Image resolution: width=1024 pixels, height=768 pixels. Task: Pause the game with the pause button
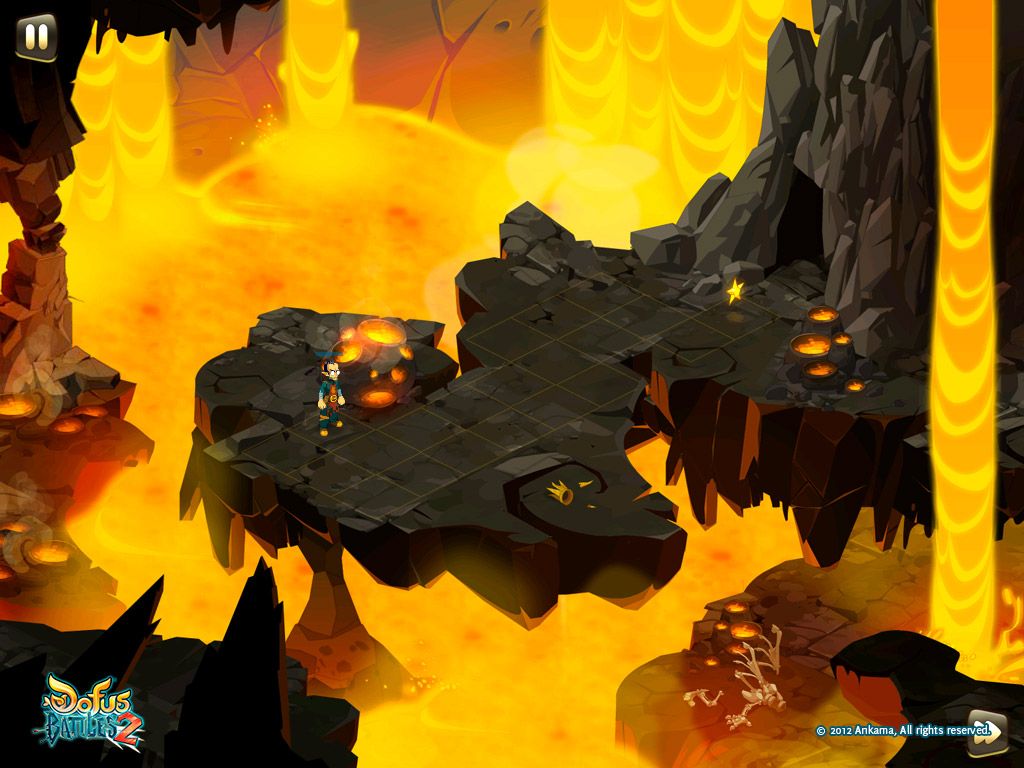click(36, 37)
